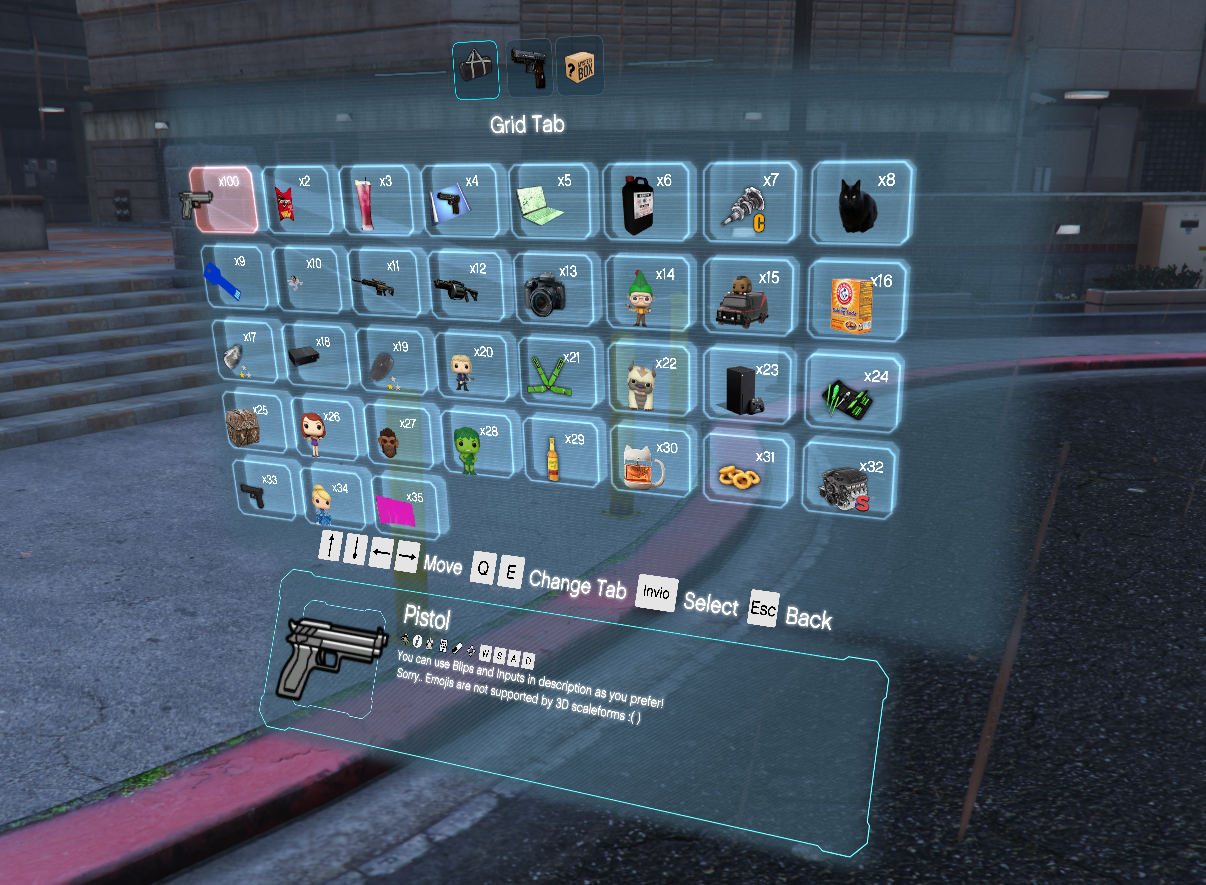Choose the black cat item slot
Screen dimensions: 1206x885
861,203
